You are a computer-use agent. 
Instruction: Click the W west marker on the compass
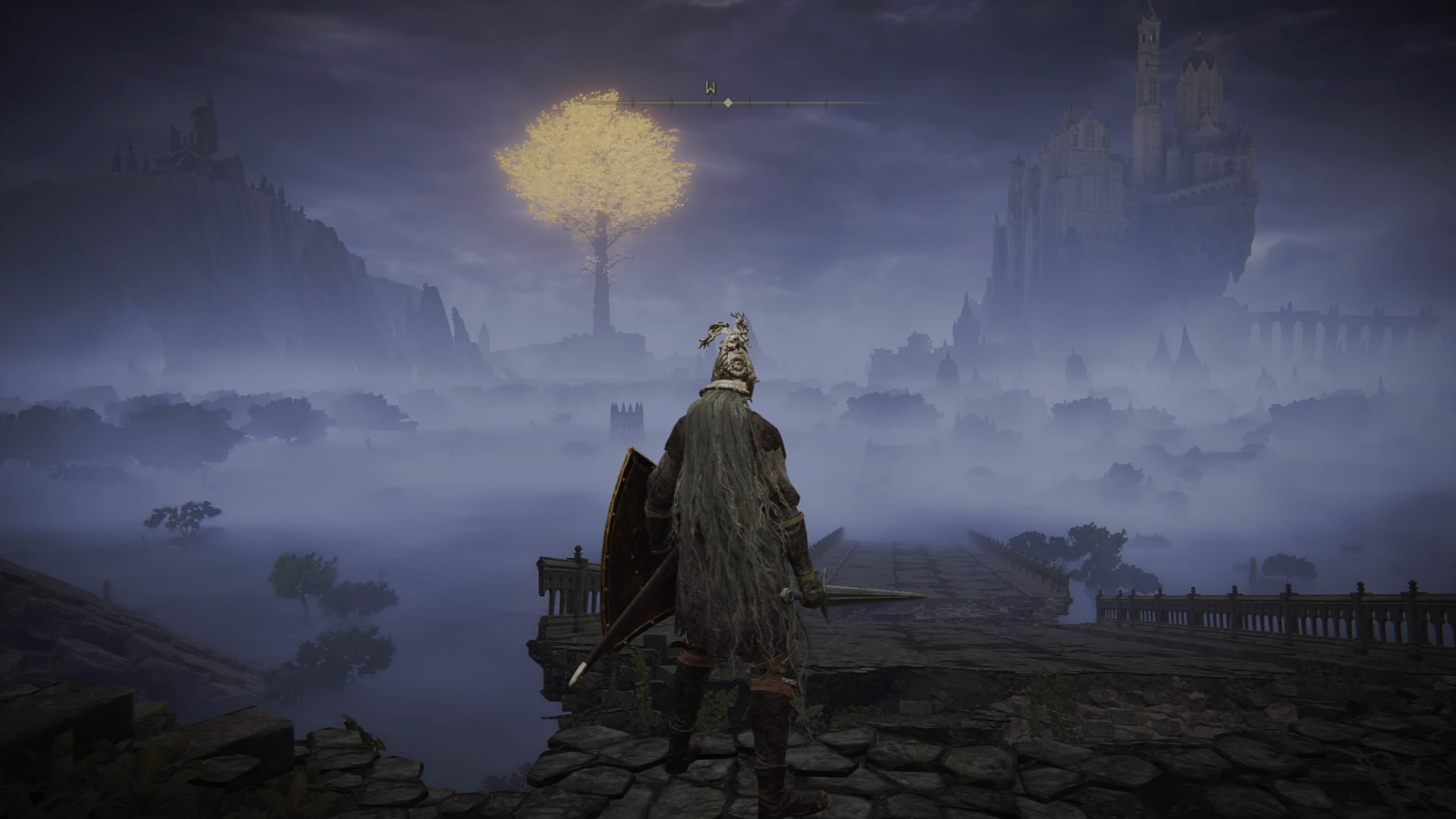(711, 88)
